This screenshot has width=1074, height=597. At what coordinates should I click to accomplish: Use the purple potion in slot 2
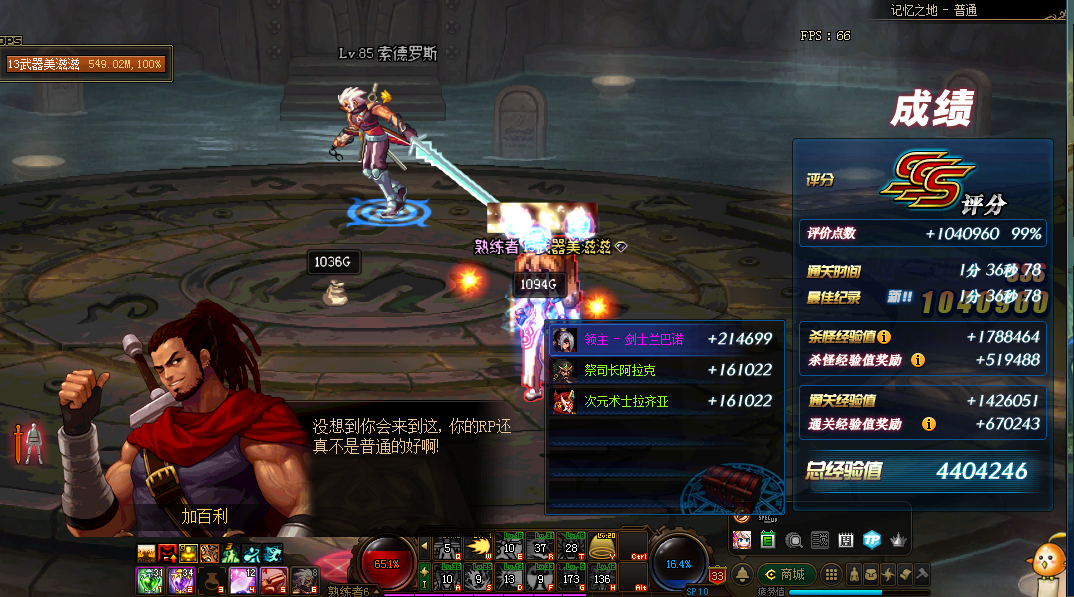[181, 579]
